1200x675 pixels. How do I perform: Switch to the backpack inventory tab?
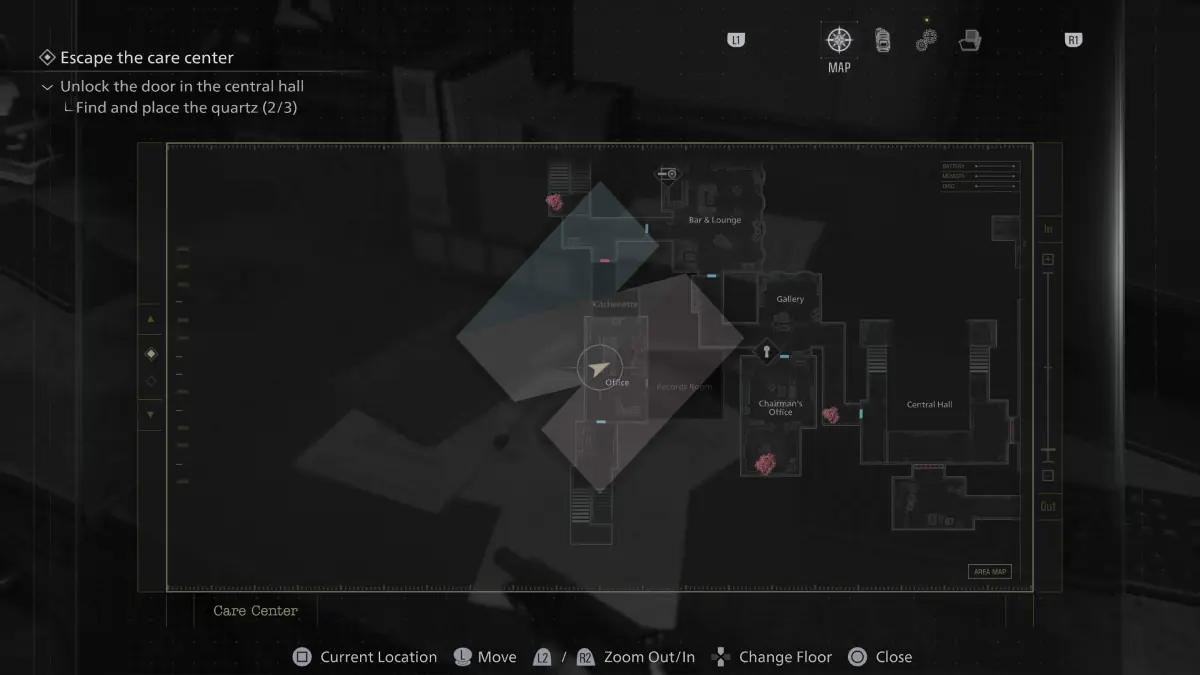(883, 41)
